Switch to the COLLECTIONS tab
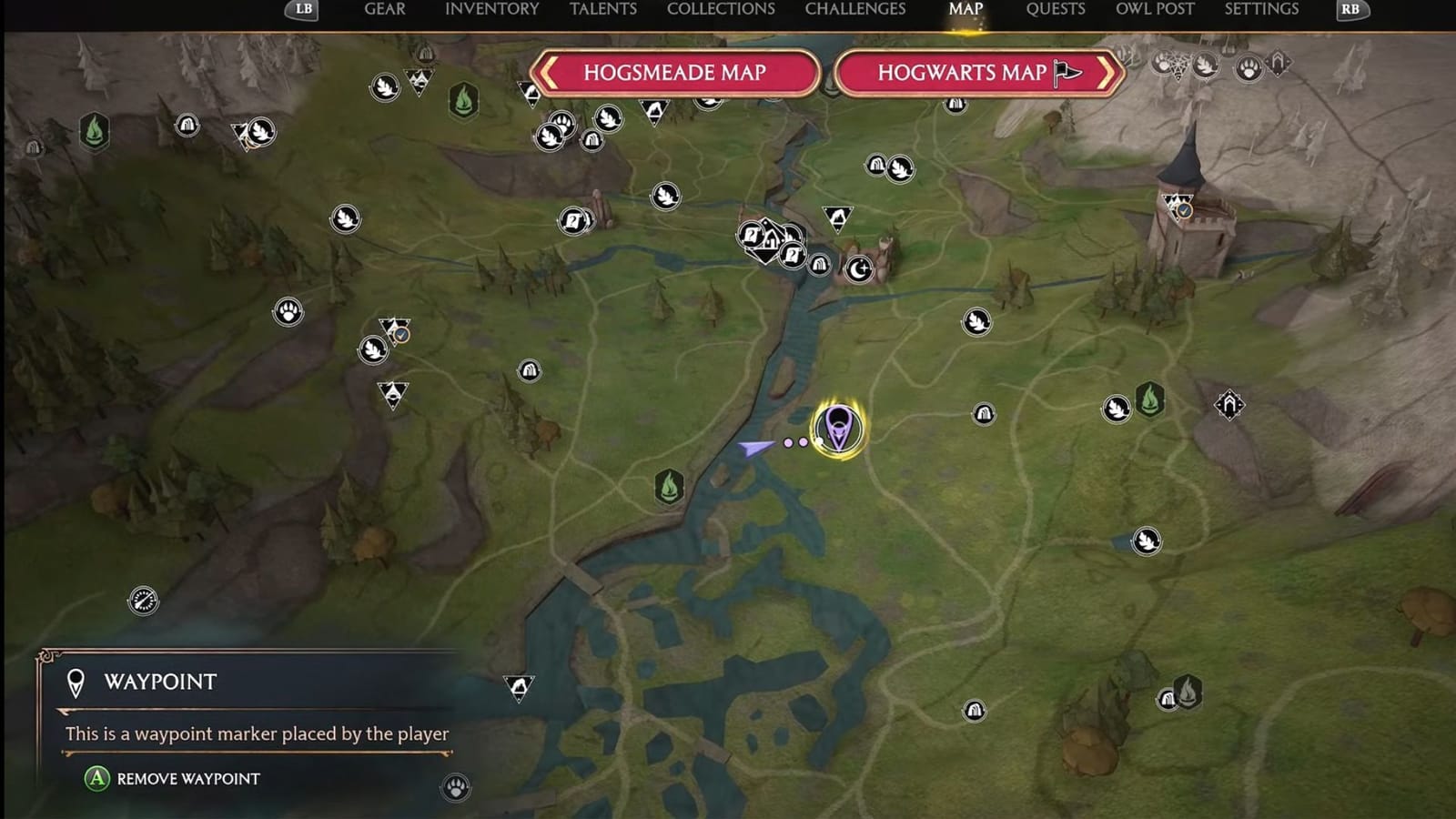Screen dimensions: 1456x819 click(719, 10)
